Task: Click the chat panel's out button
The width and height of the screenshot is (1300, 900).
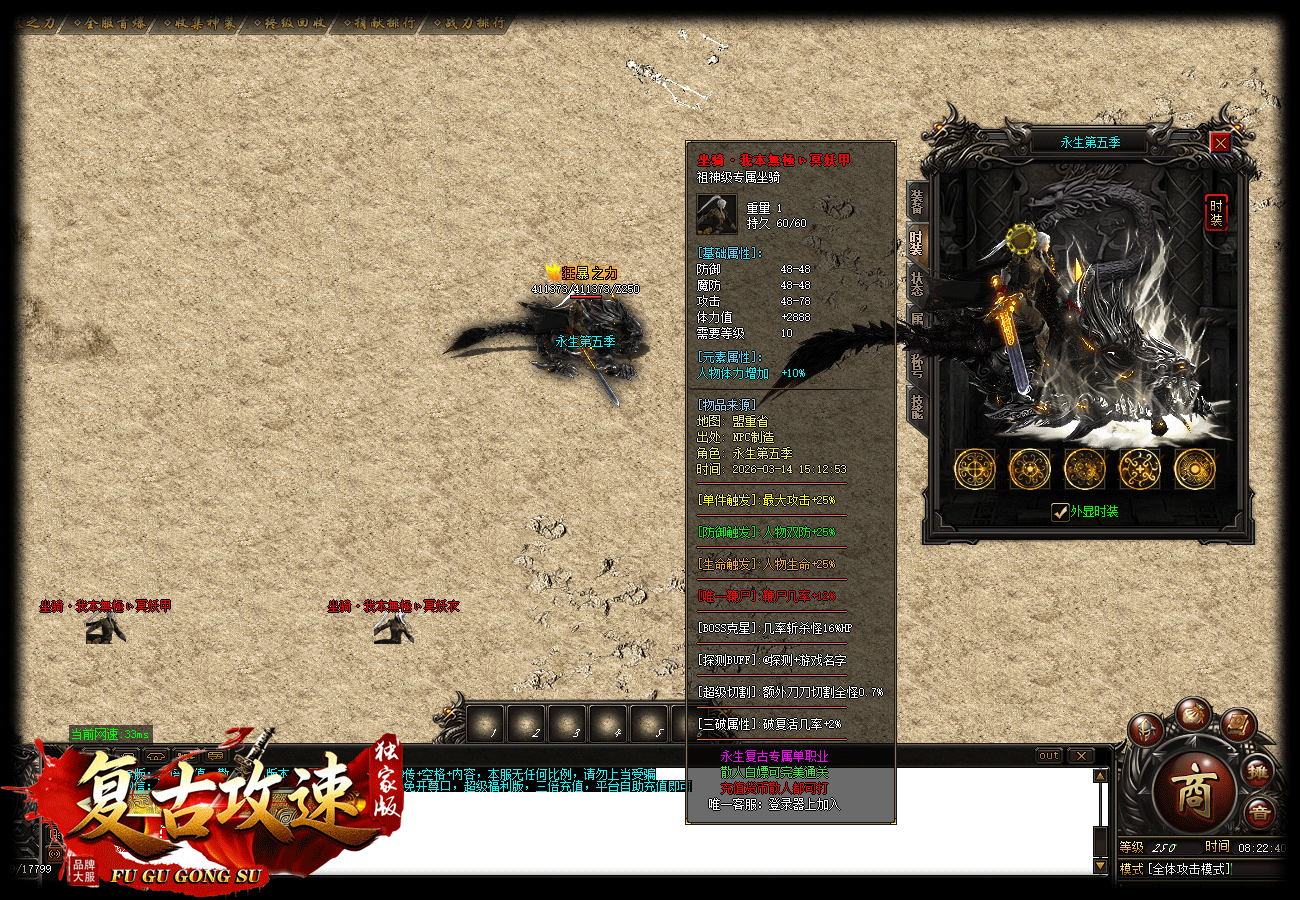Action: 1049,756
